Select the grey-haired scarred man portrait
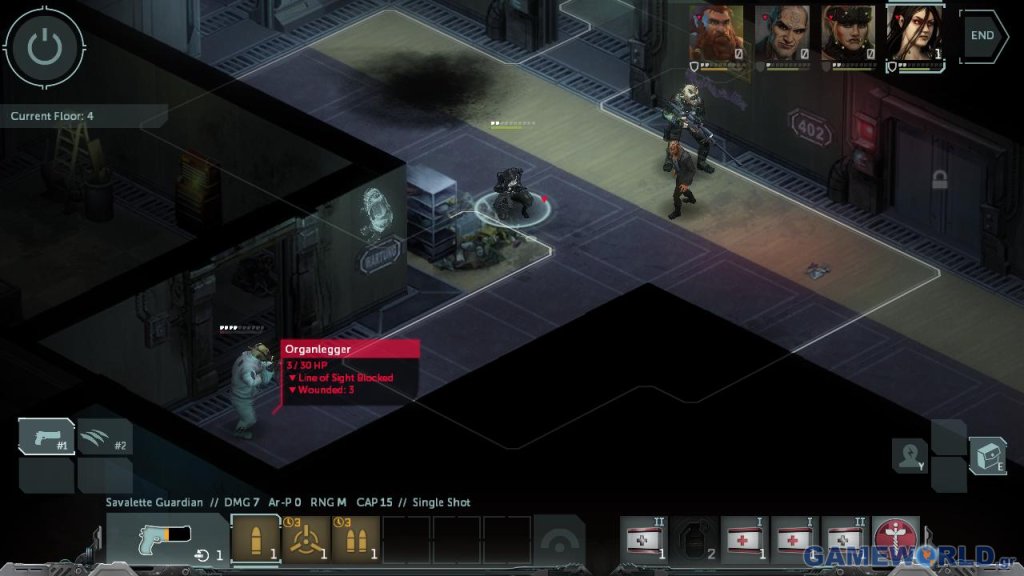The height and width of the screenshot is (576, 1024). (782, 34)
